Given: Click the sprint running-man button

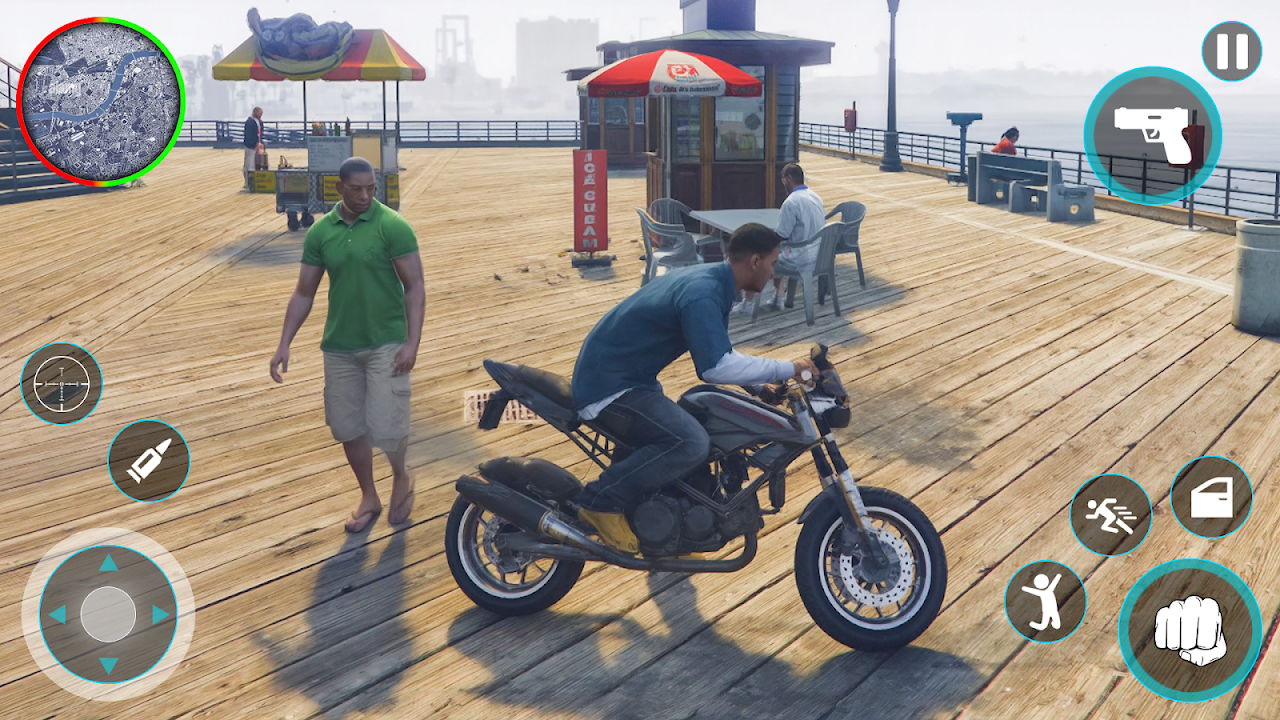Looking at the screenshot, I should pos(1110,515).
